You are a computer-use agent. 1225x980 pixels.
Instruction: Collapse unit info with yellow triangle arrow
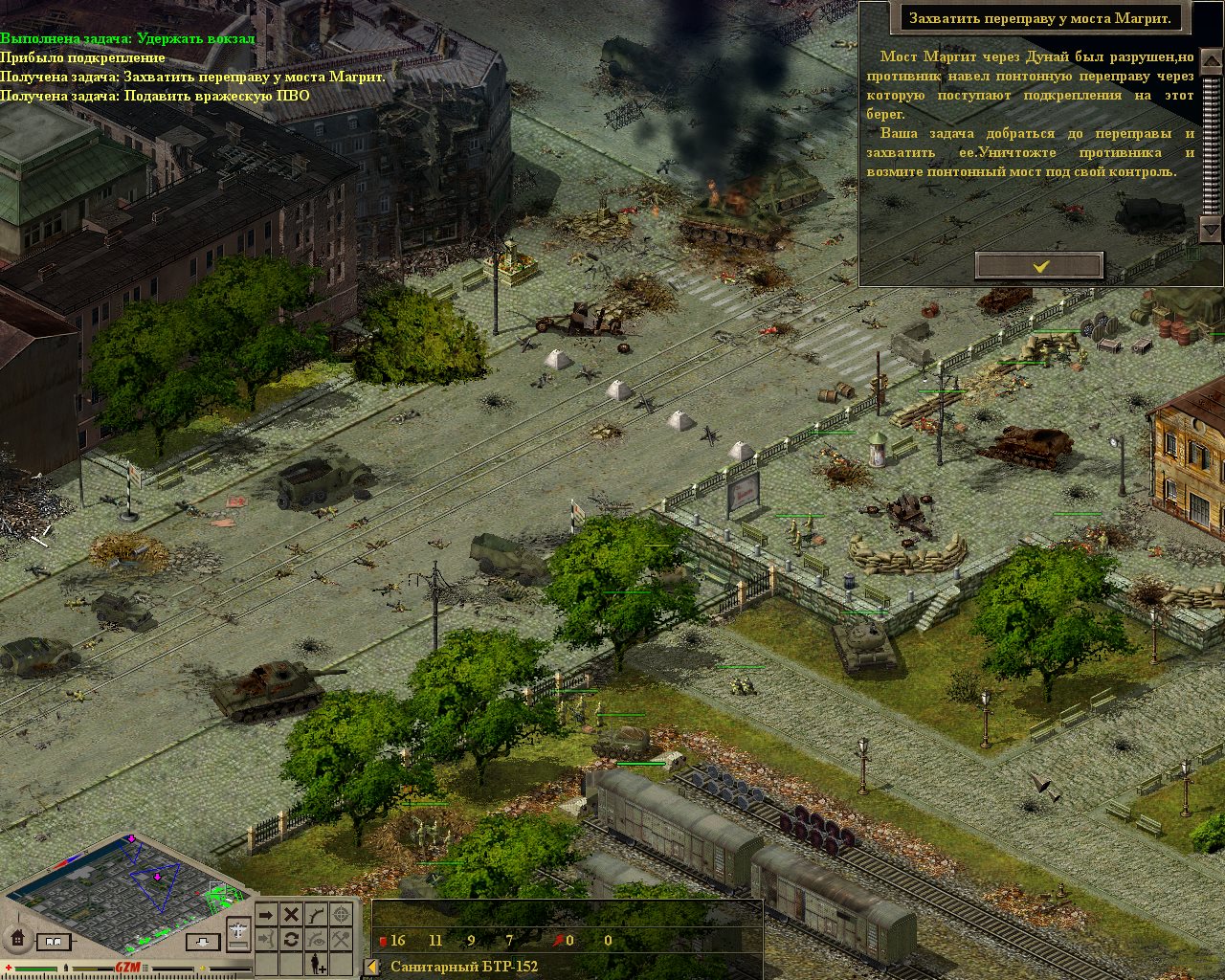pyautogui.click(x=372, y=967)
